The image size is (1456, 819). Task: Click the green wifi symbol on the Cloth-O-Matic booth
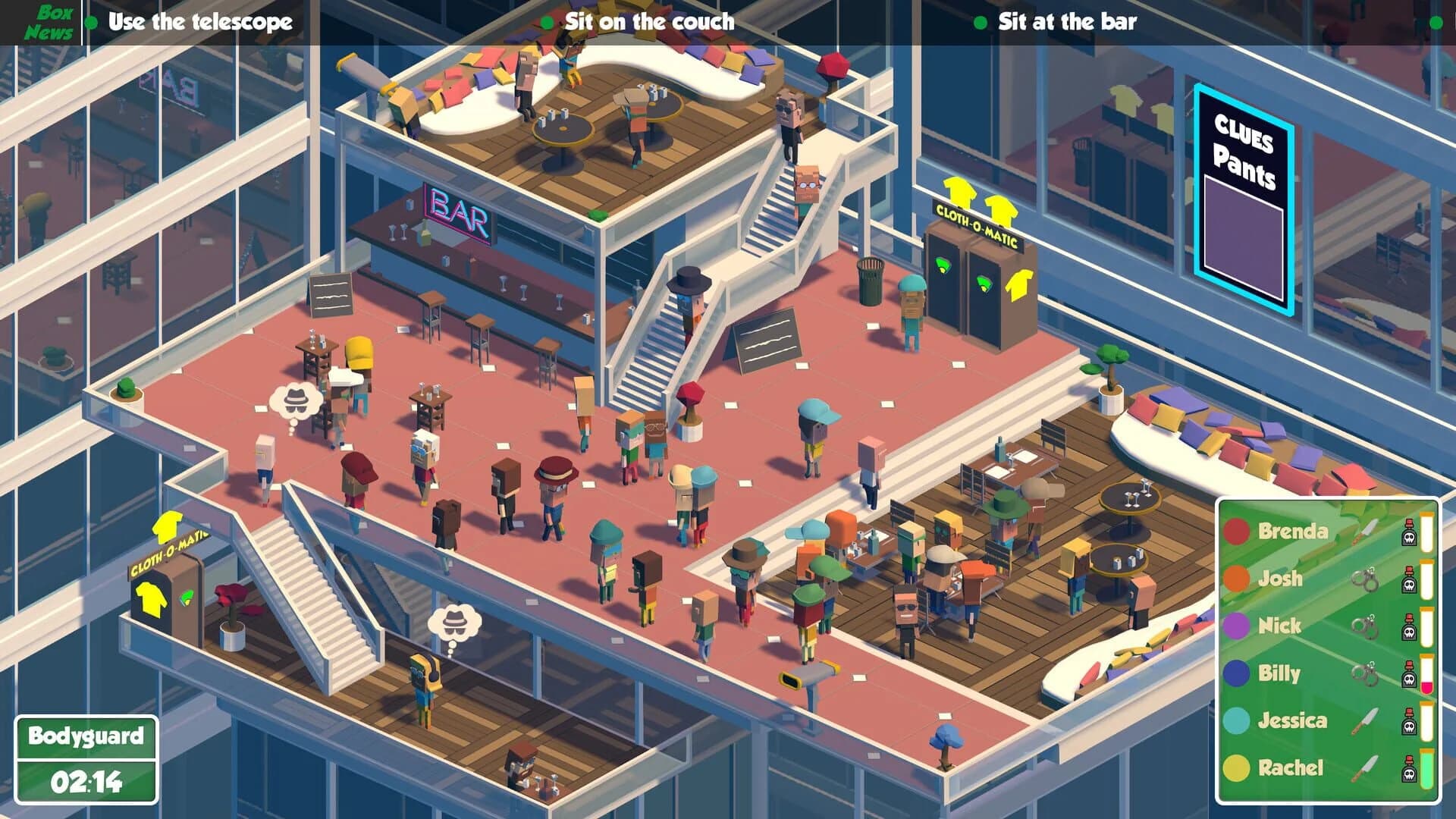tap(943, 265)
